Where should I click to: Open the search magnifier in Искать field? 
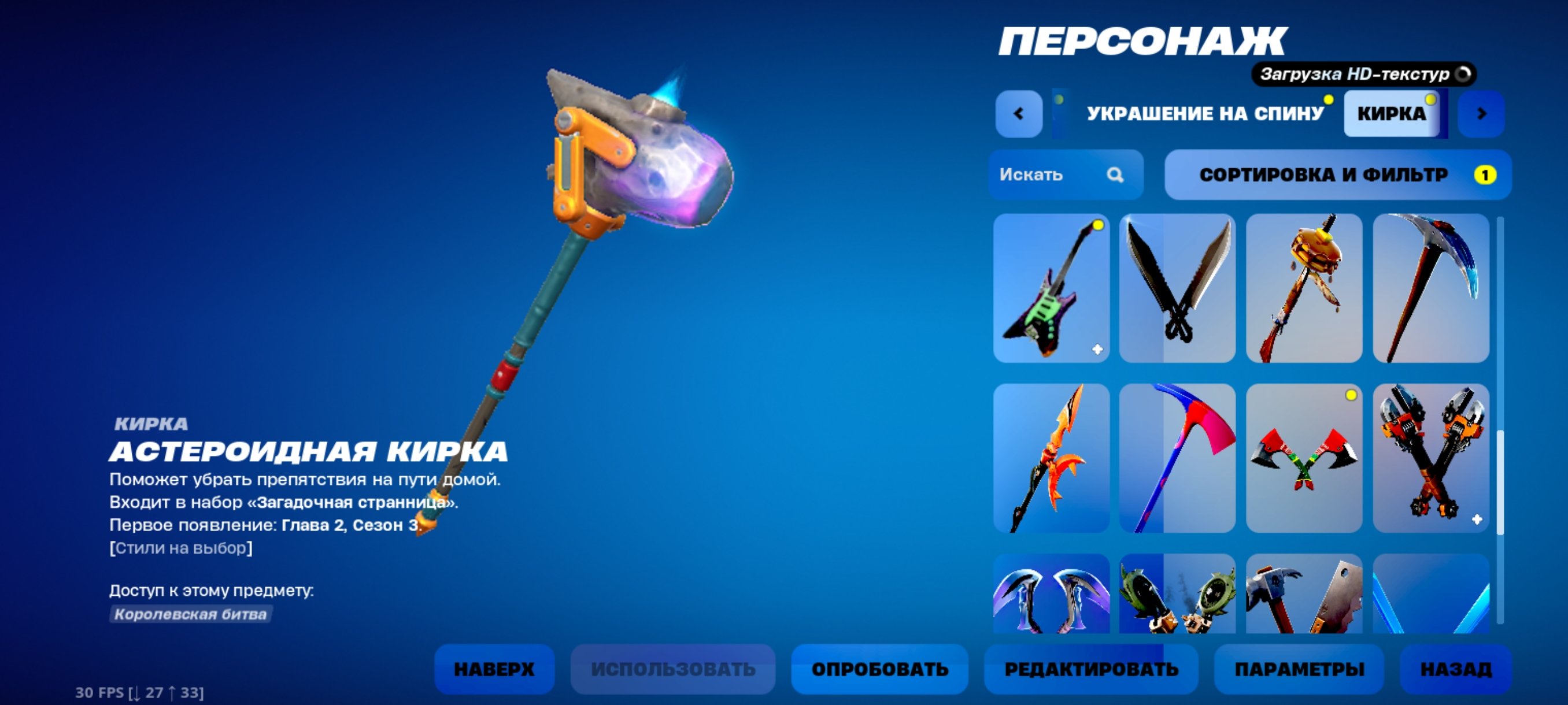(x=1115, y=175)
